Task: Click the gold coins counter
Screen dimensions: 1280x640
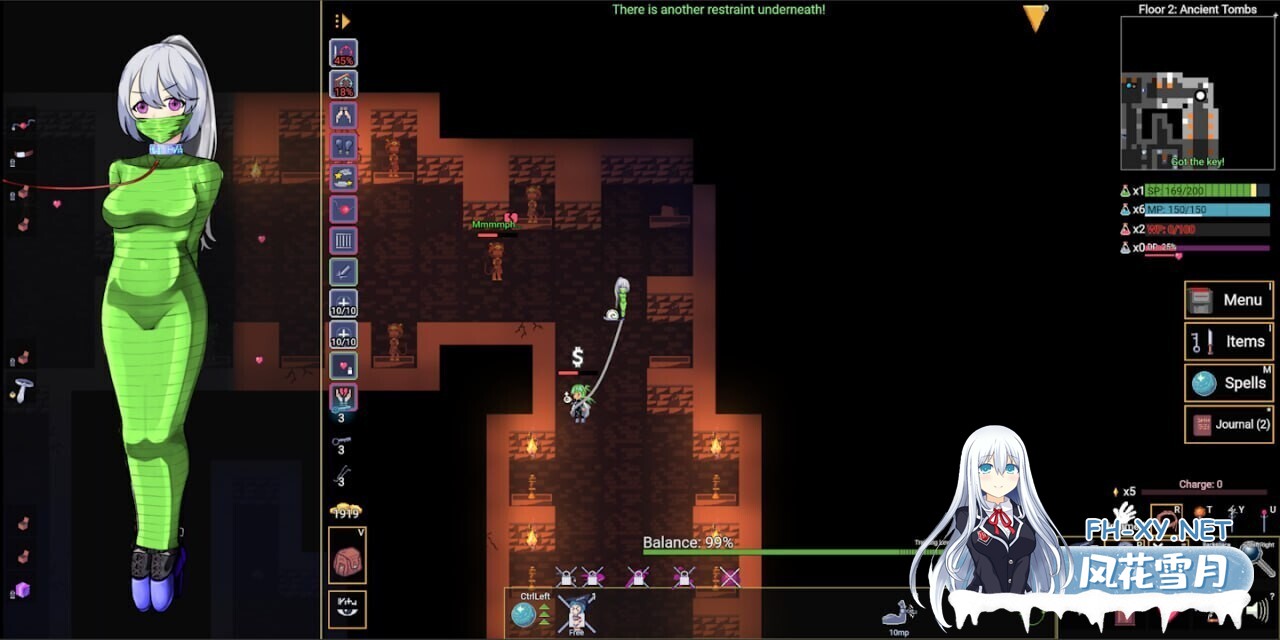Action: [x=346, y=512]
